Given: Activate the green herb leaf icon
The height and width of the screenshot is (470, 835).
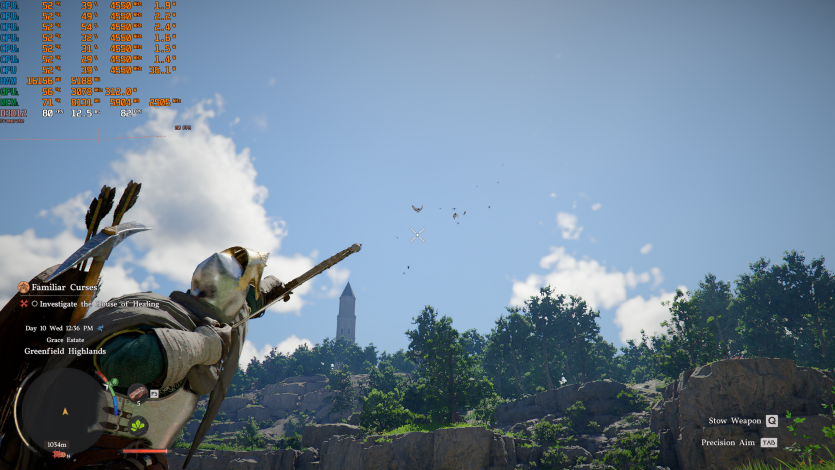Looking at the screenshot, I should tap(137, 425).
